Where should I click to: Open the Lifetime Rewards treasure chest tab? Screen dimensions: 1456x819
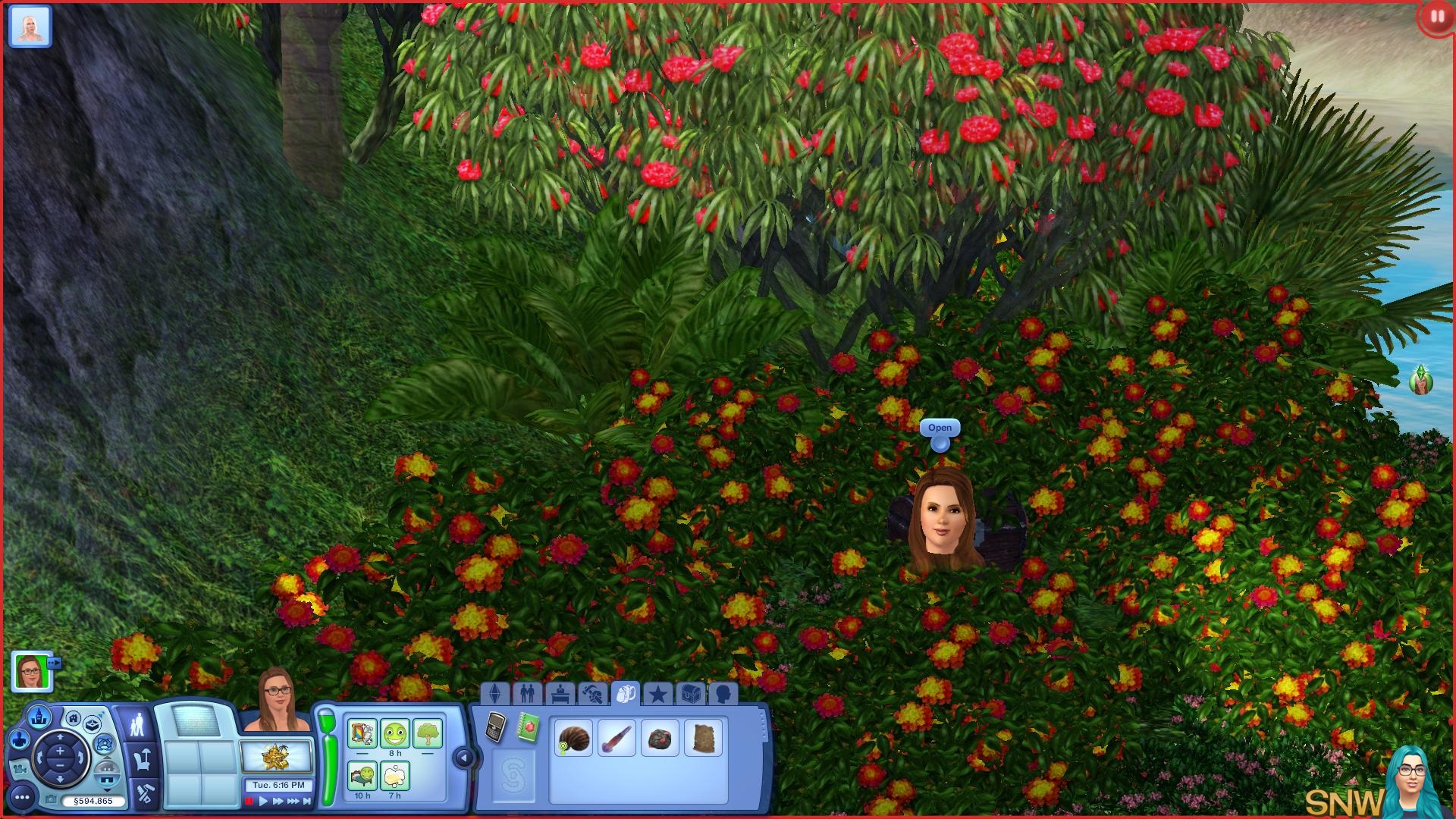690,693
